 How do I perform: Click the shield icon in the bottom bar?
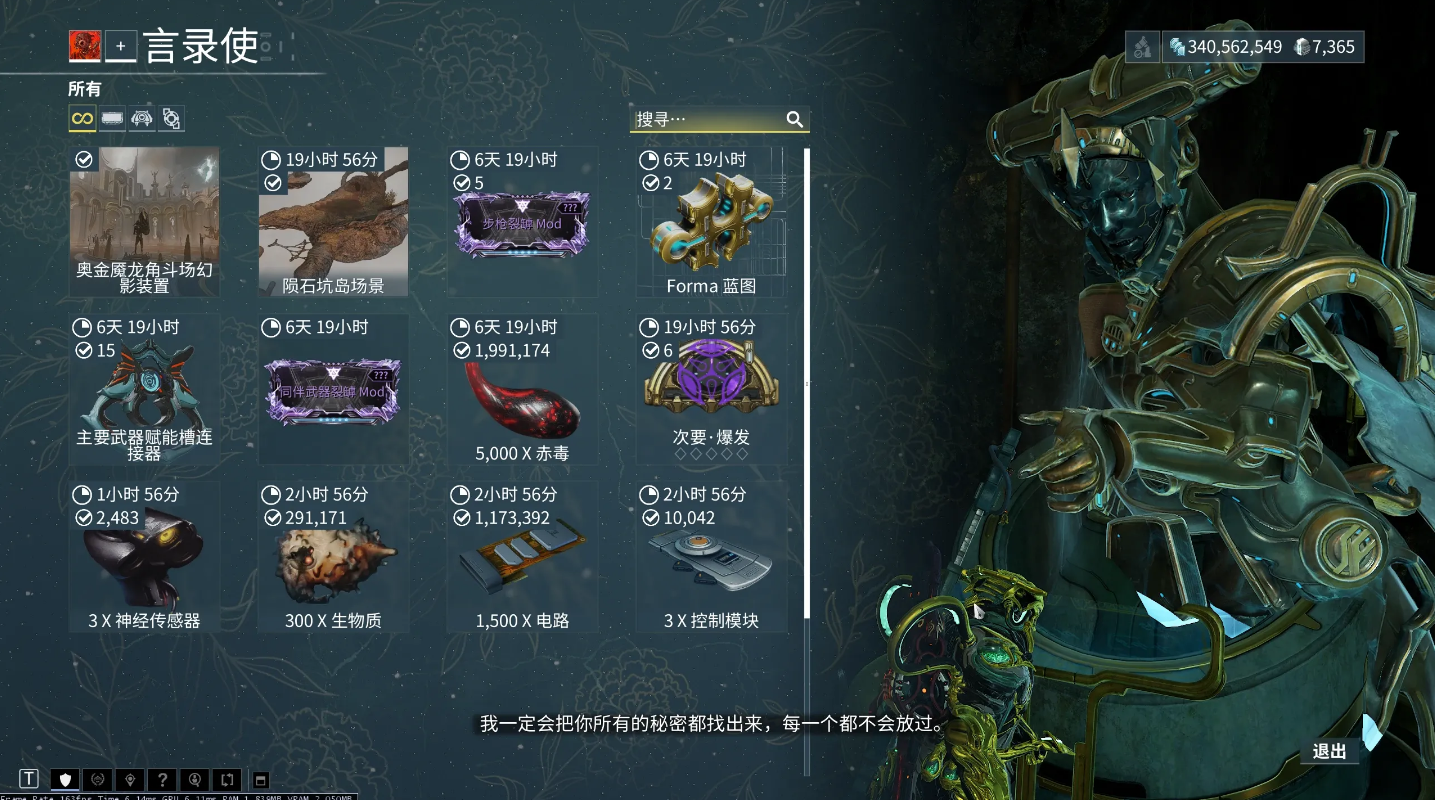click(64, 778)
